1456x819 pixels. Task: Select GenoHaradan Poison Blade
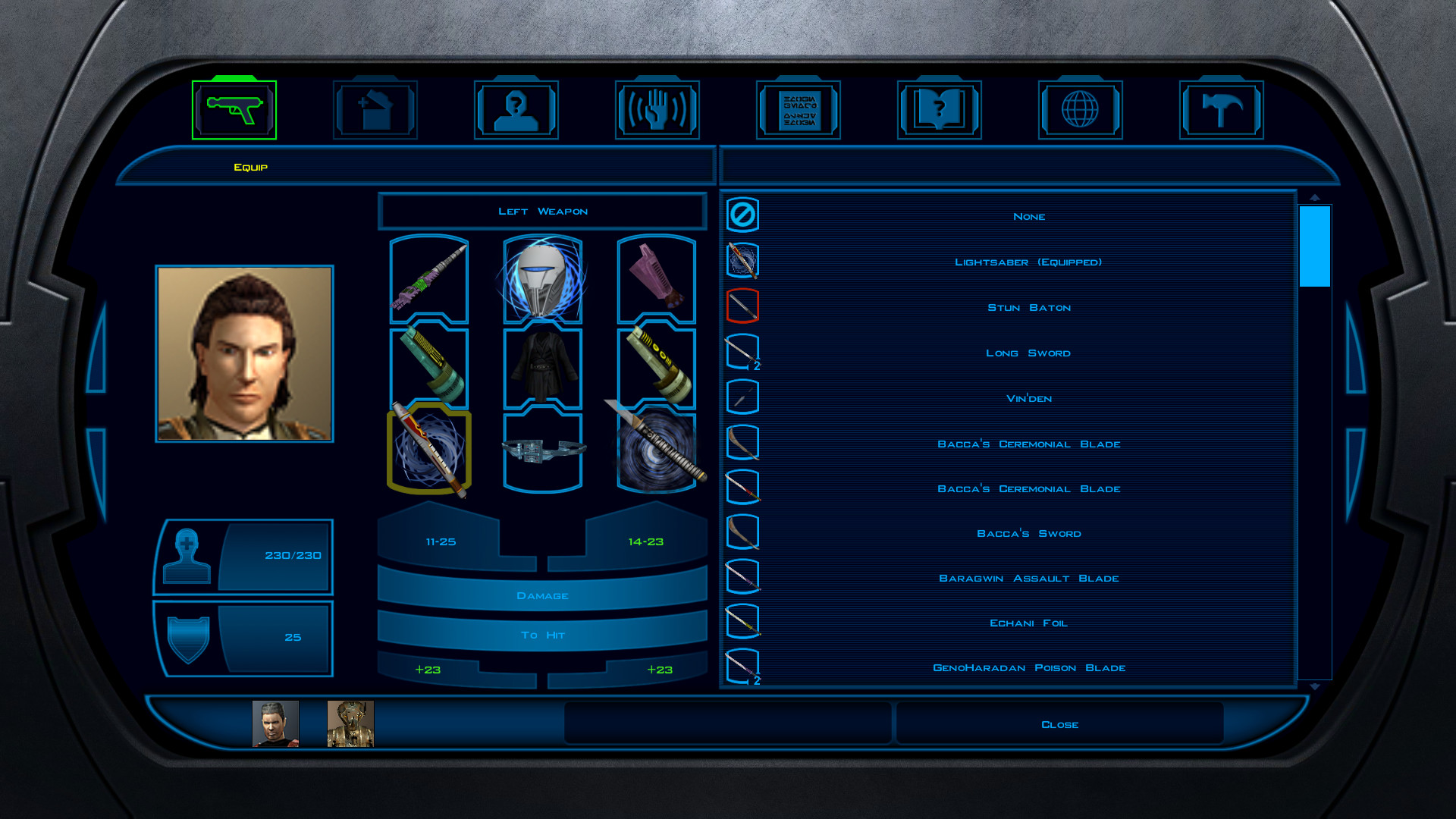pos(1028,668)
